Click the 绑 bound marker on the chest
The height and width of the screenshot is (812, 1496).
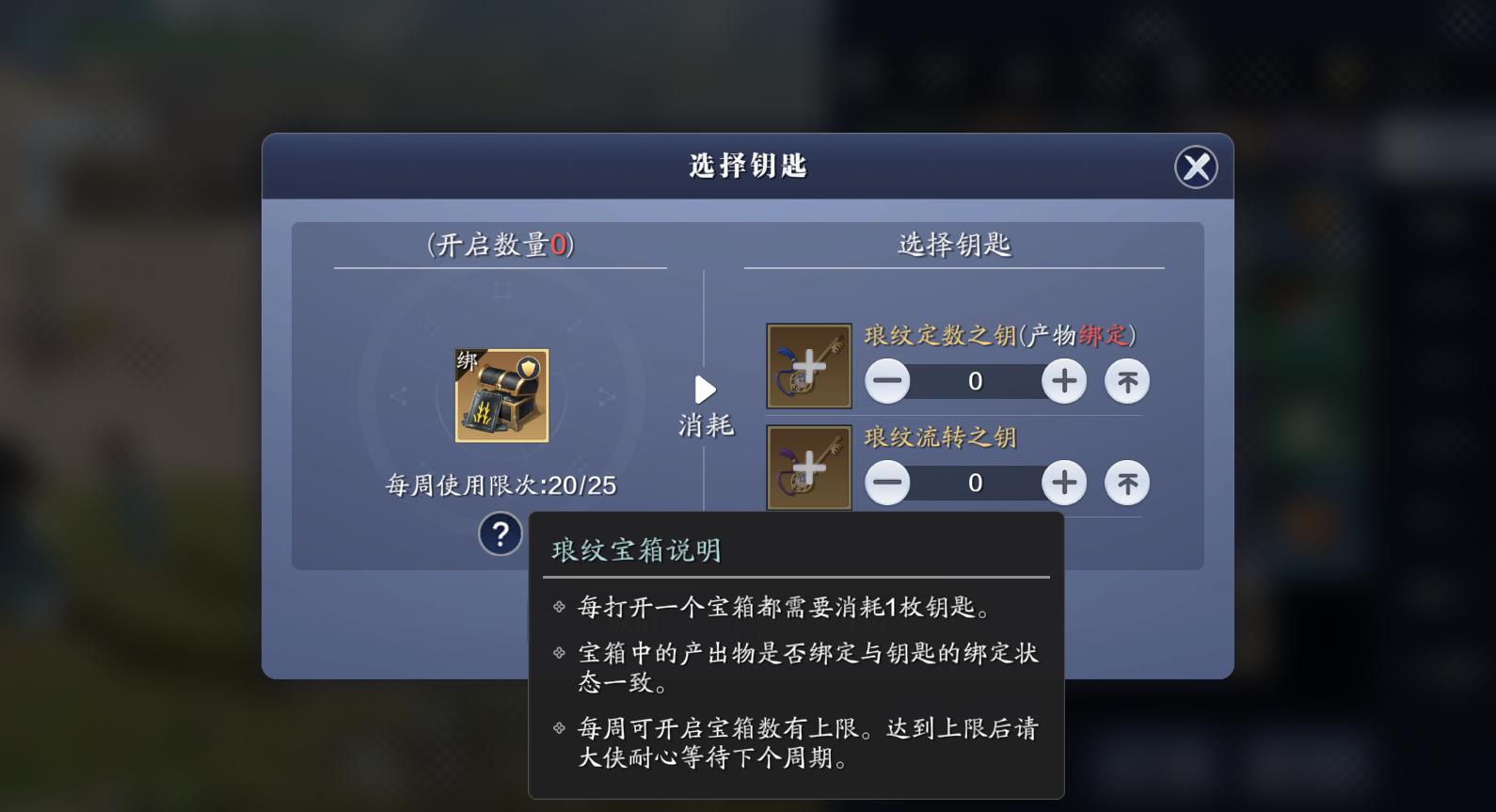469,360
